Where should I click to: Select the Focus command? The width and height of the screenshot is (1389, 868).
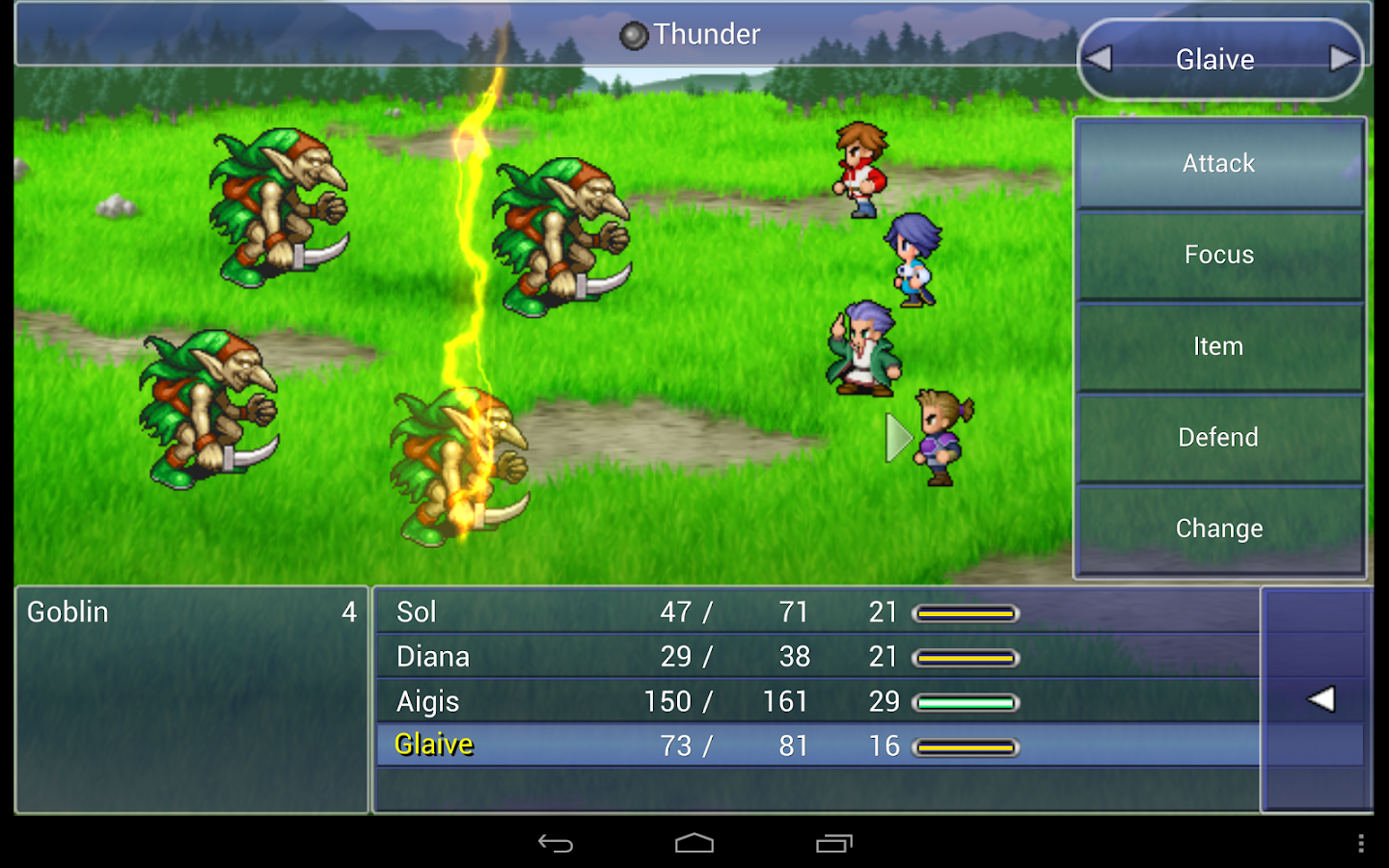tap(1219, 255)
